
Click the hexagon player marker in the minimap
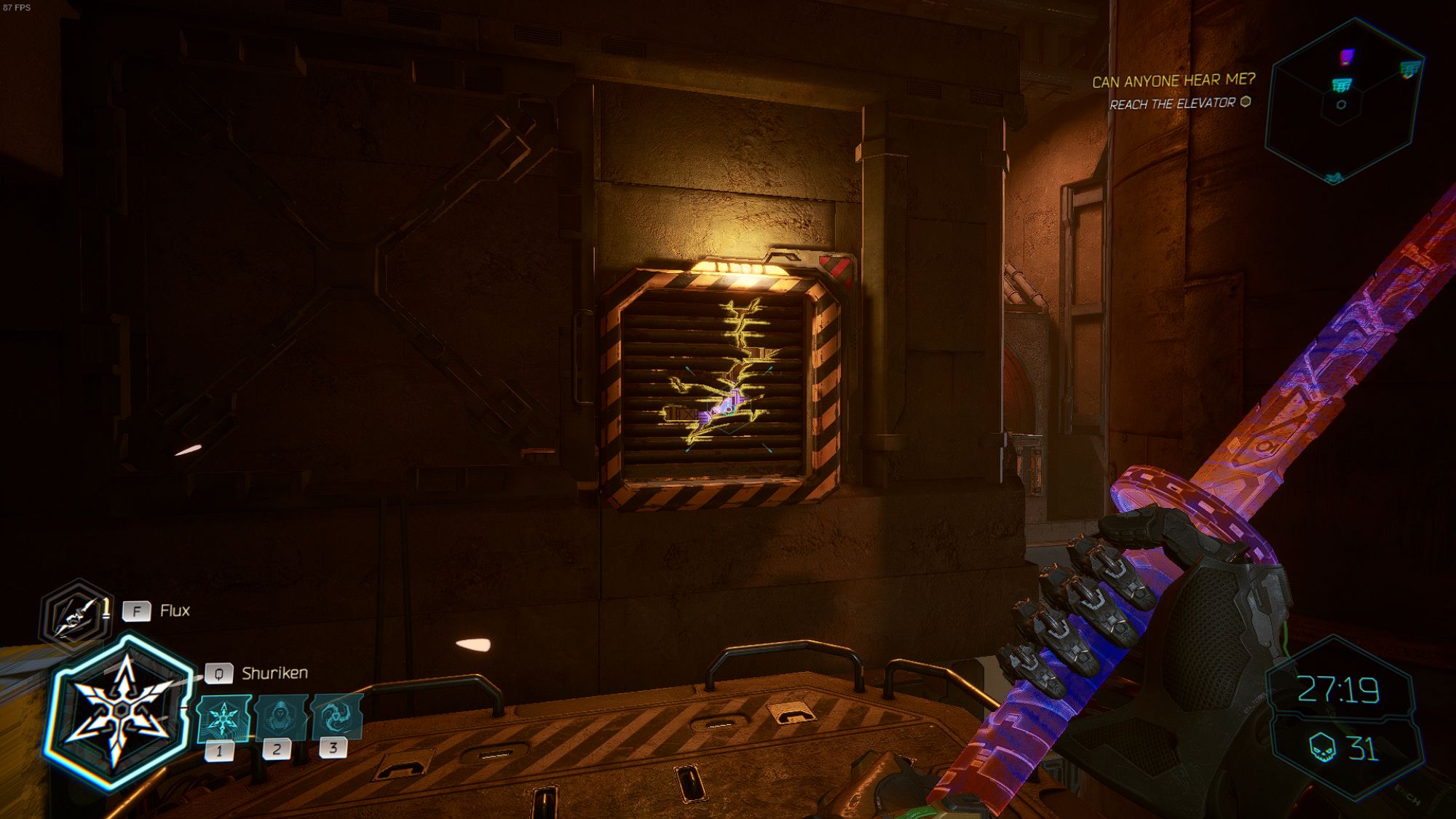click(x=1341, y=104)
